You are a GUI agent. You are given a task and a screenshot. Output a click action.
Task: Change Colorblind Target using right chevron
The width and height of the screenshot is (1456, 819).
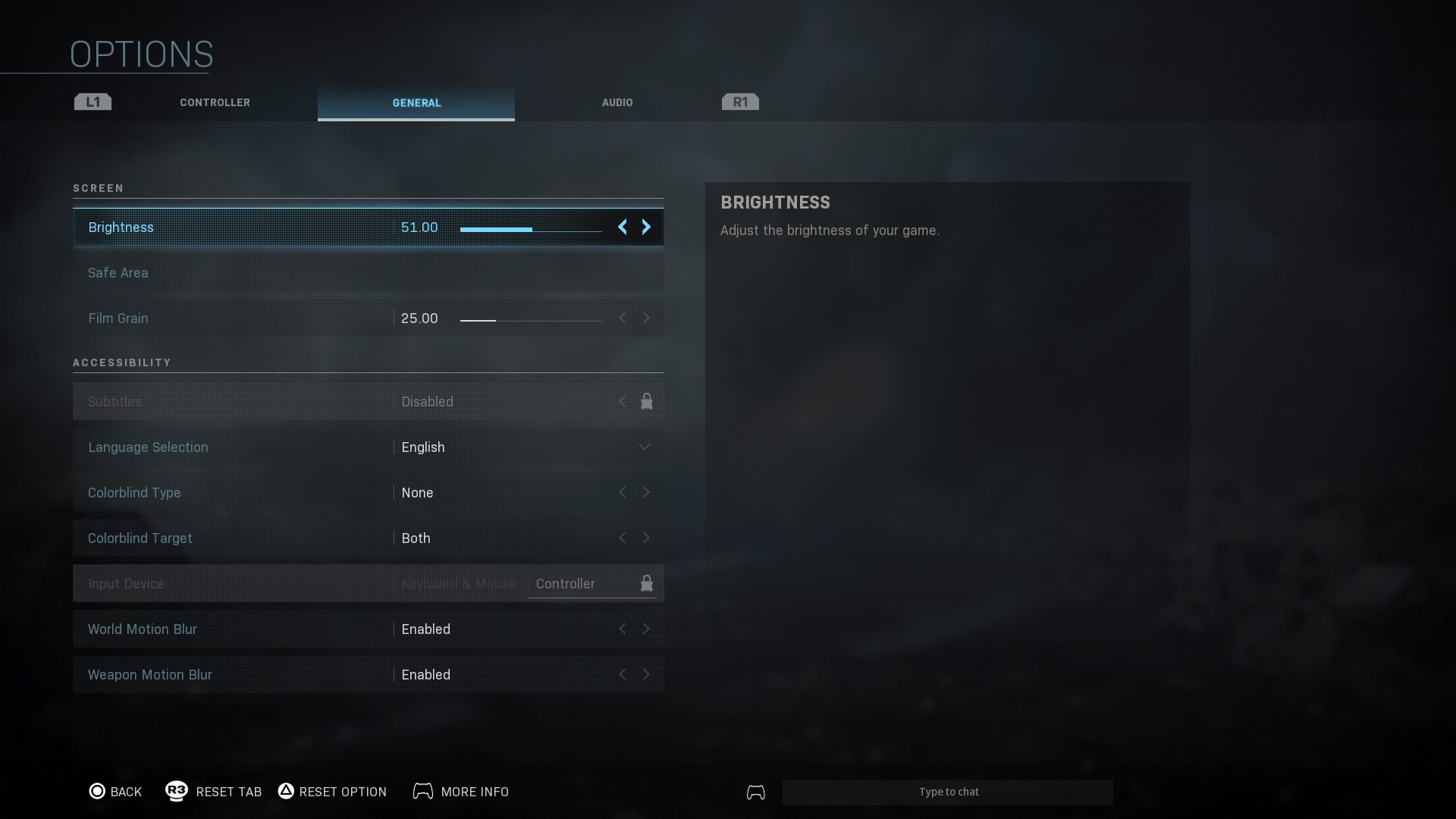click(646, 538)
